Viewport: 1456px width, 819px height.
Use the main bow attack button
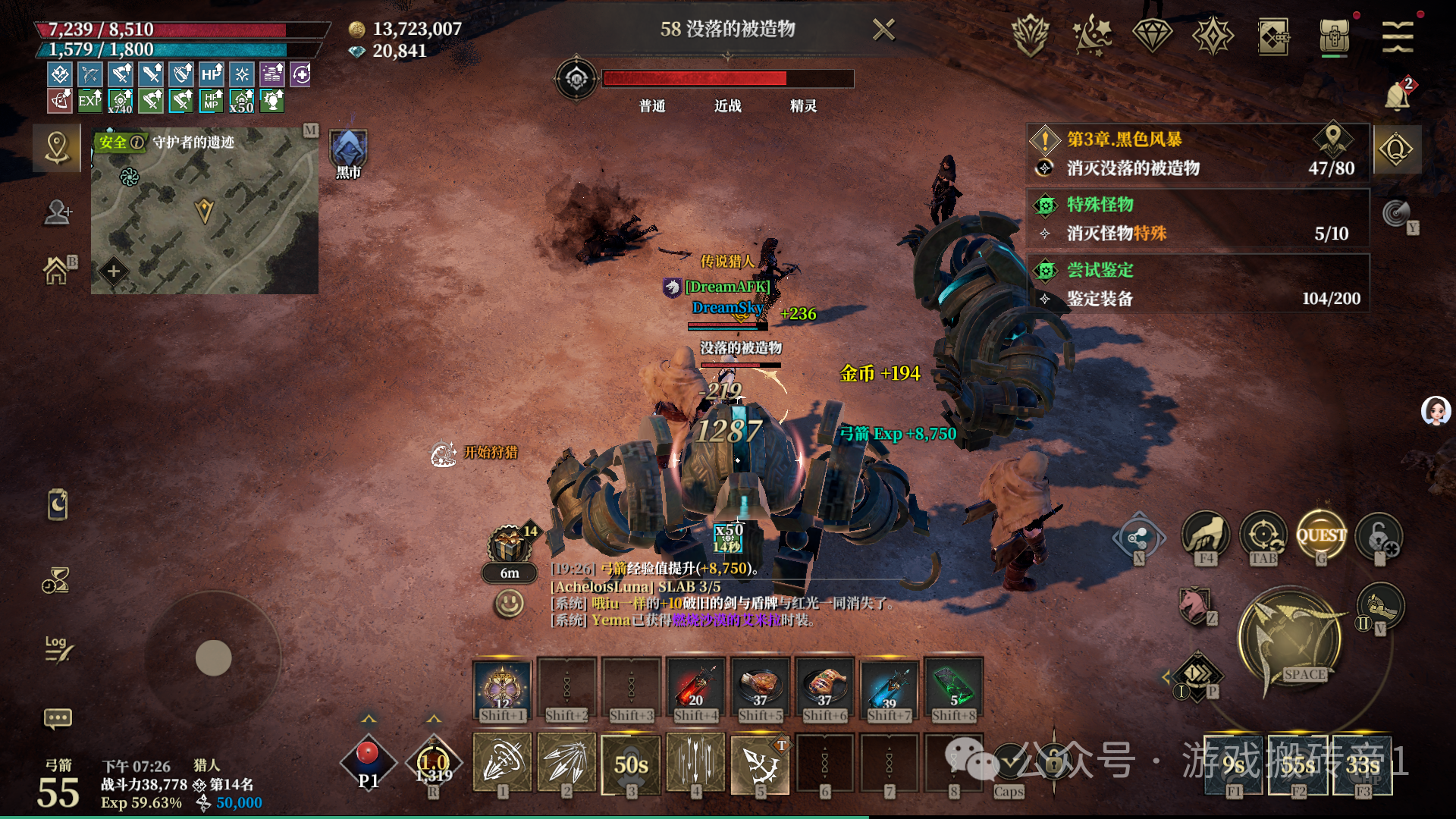click(x=1290, y=638)
